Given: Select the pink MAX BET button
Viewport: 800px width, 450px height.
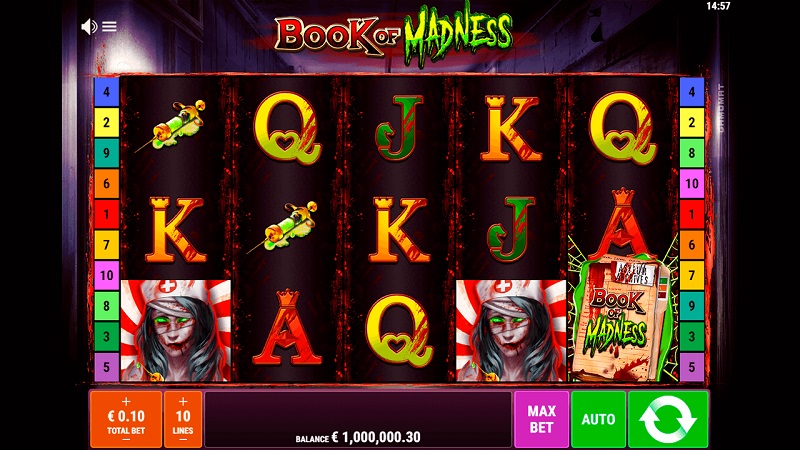Looking at the screenshot, I should click(x=541, y=419).
